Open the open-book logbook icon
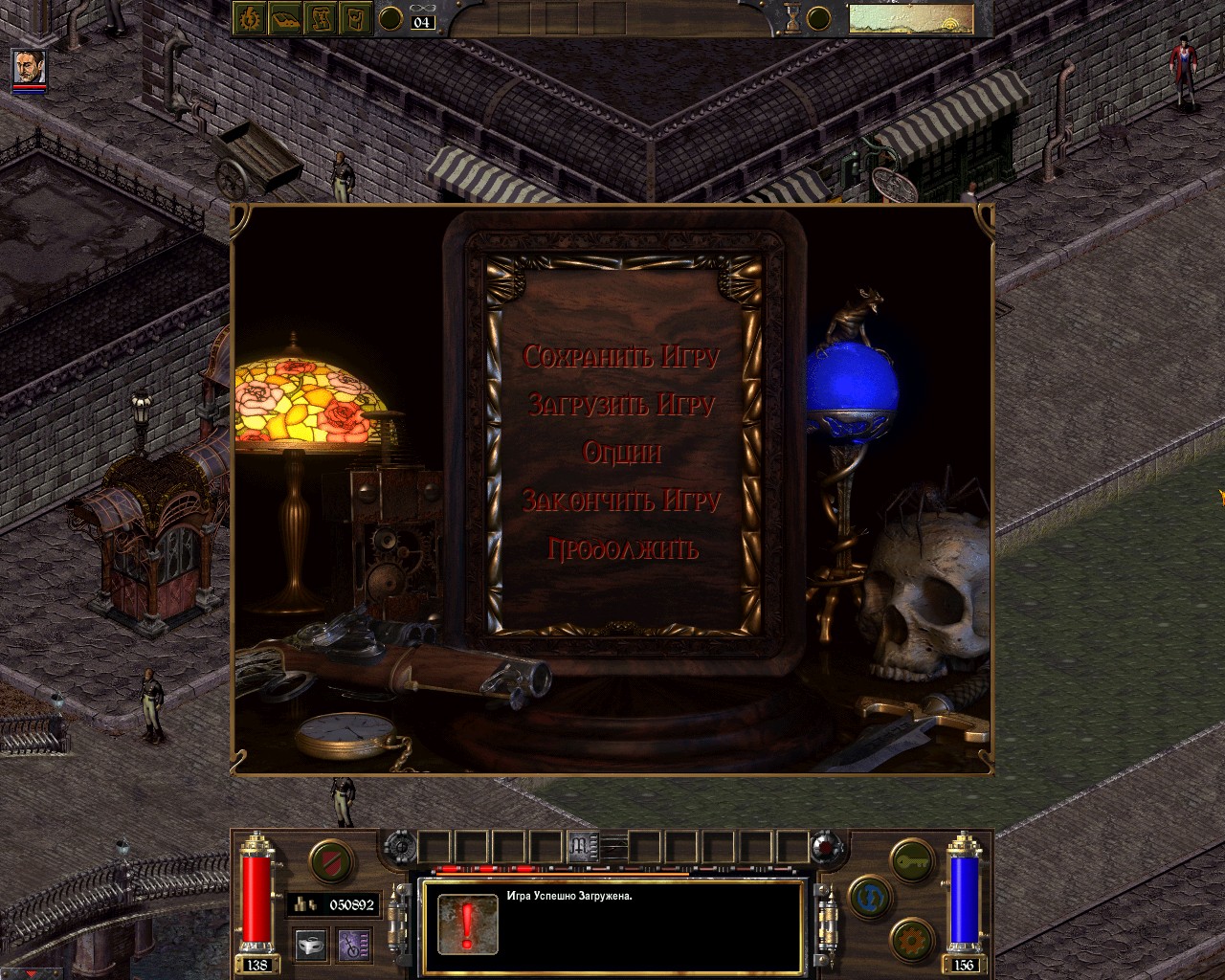The width and height of the screenshot is (1225, 980). click(285, 18)
